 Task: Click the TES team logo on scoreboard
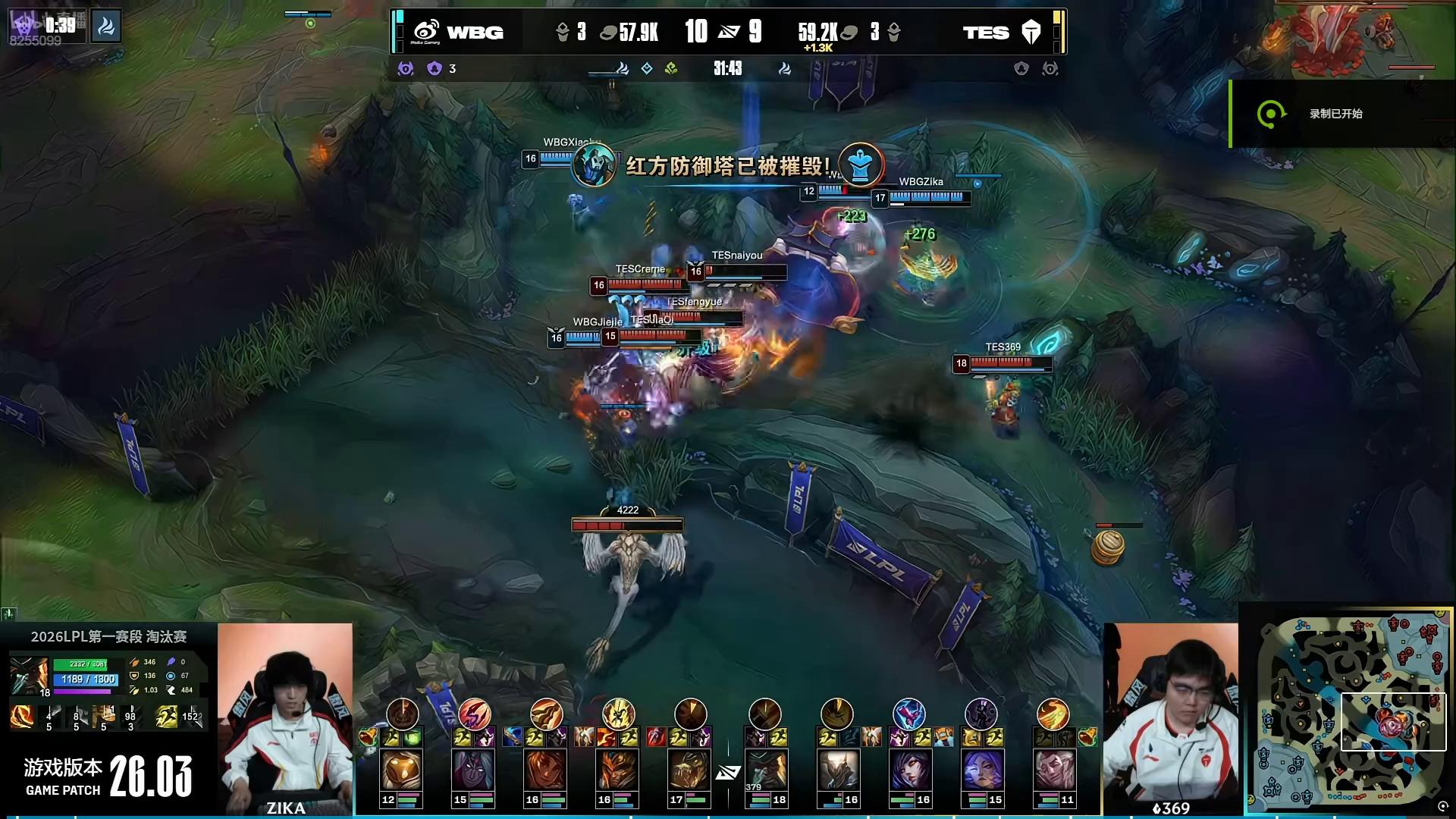click(1031, 32)
